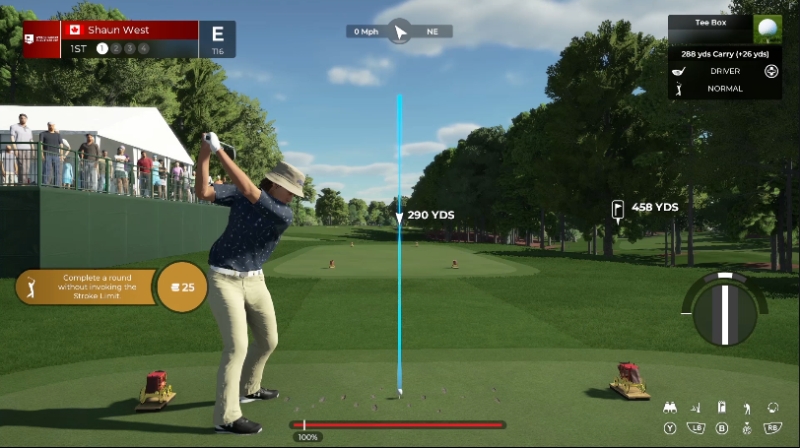The image size is (800, 448).
Task: Click the Tee Box ball lie thumbnail
Action: click(x=769, y=28)
